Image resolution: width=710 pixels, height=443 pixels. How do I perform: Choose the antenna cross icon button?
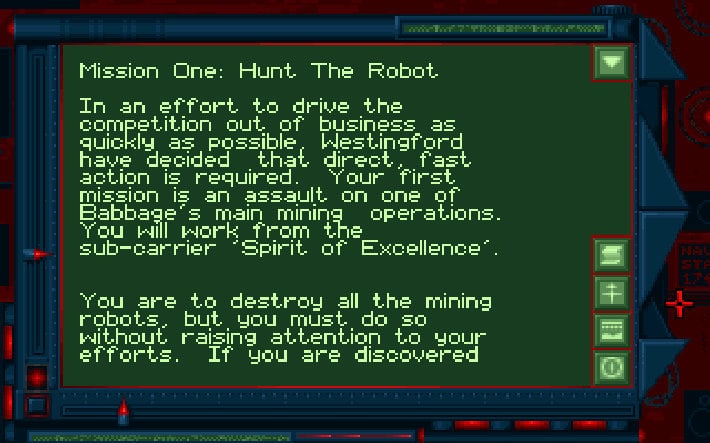[x=611, y=292]
